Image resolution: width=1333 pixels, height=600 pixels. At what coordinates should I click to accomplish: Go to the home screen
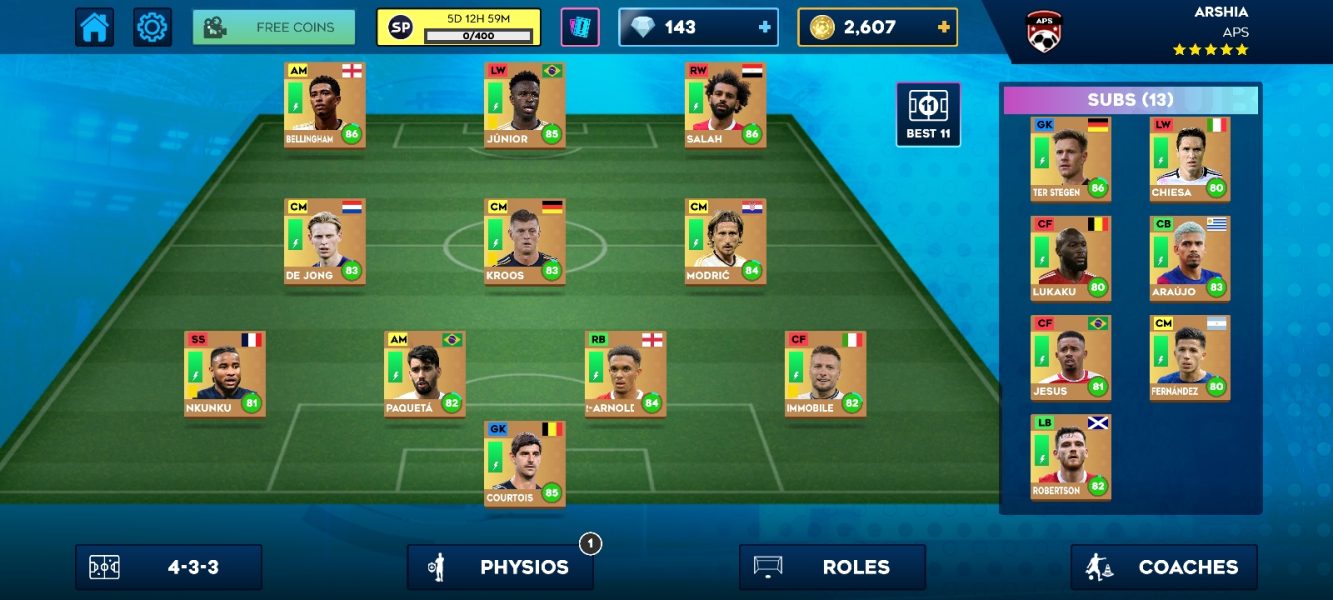[94, 27]
